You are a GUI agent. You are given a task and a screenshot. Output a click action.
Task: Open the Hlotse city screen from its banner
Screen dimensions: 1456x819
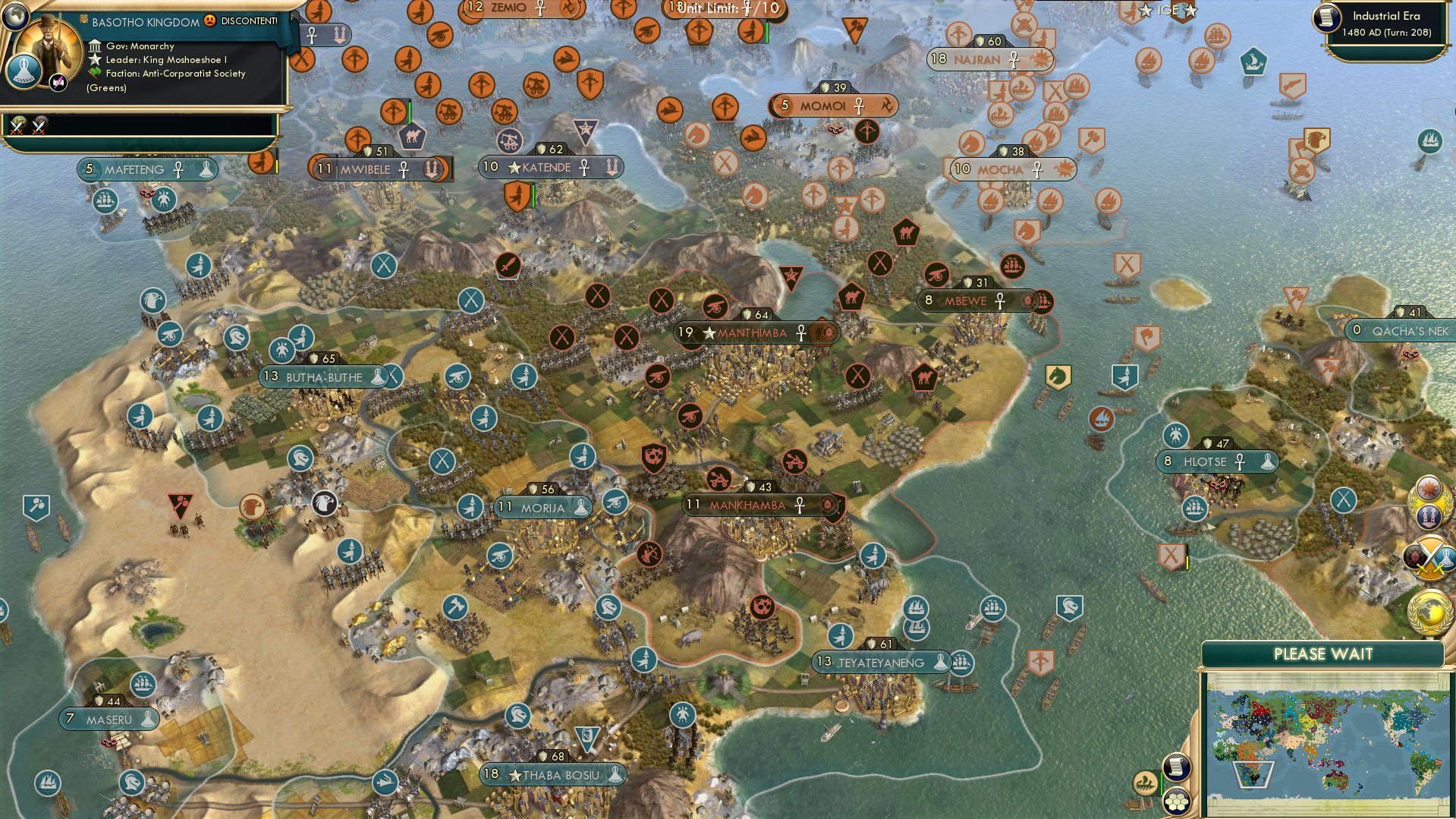(x=1215, y=461)
